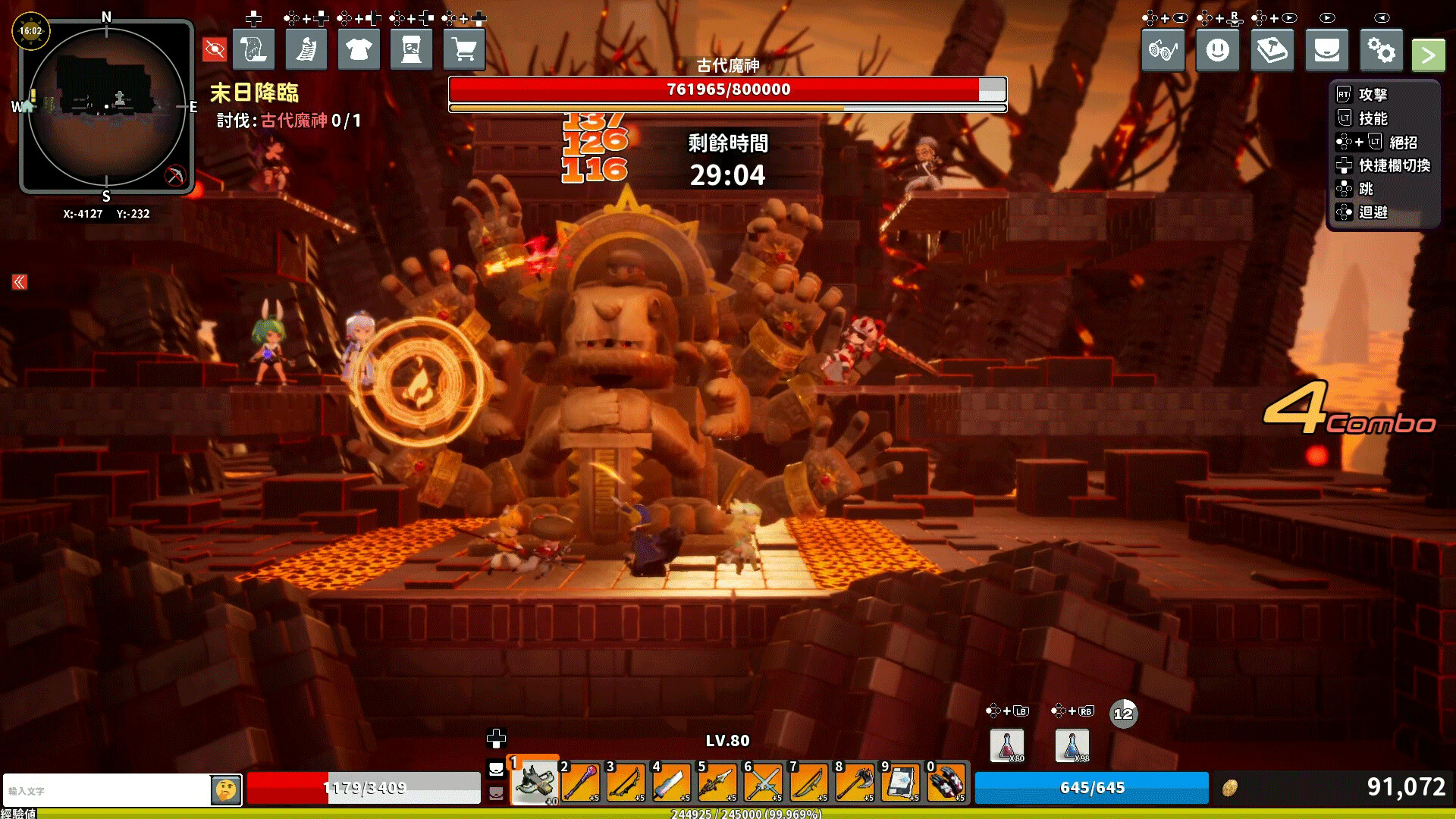This screenshot has height=819, width=1456.
Task: Open the glasses appearance menu icon
Action: 1163,49
